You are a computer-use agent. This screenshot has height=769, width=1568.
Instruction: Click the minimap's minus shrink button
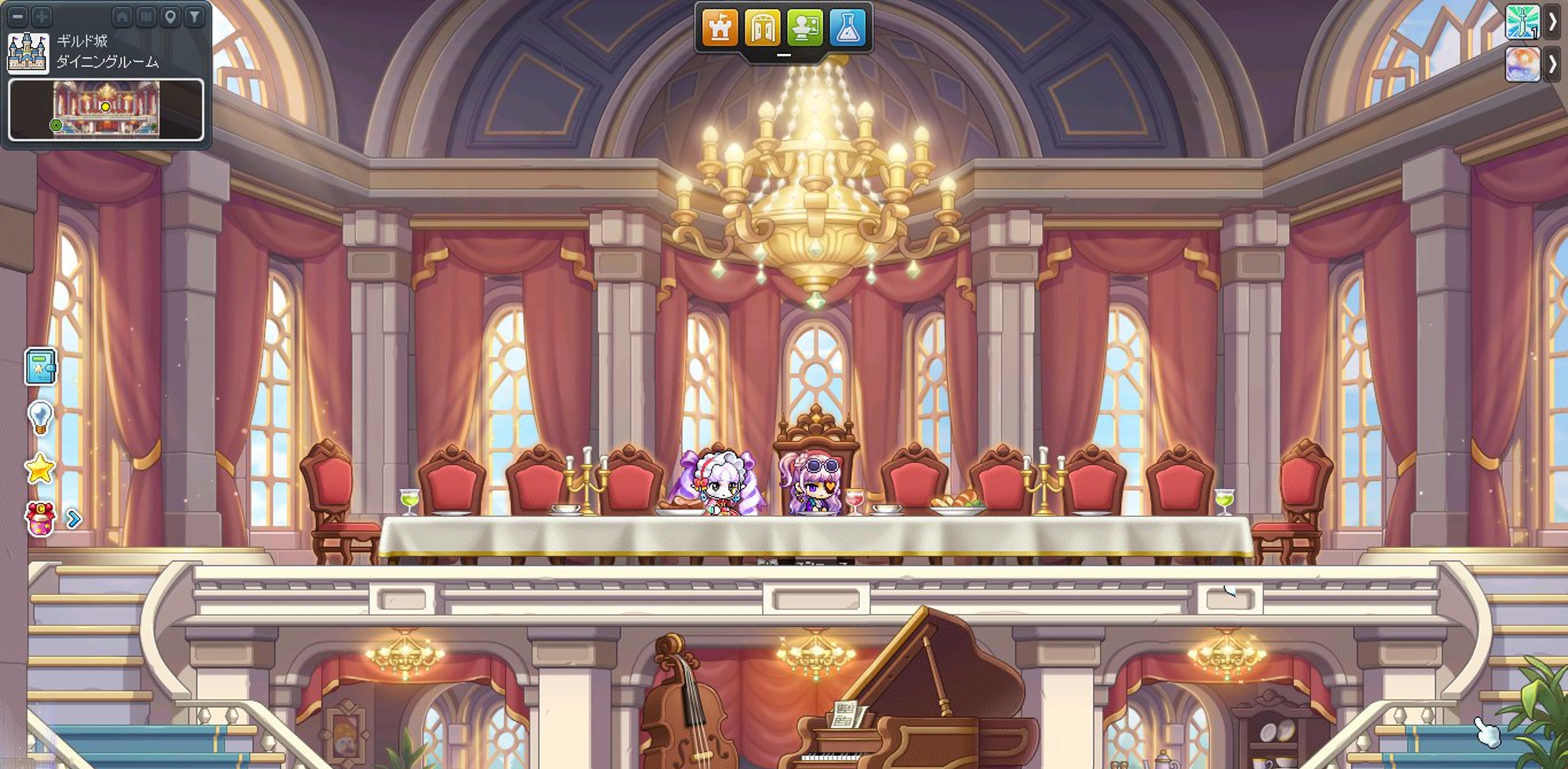(x=18, y=16)
